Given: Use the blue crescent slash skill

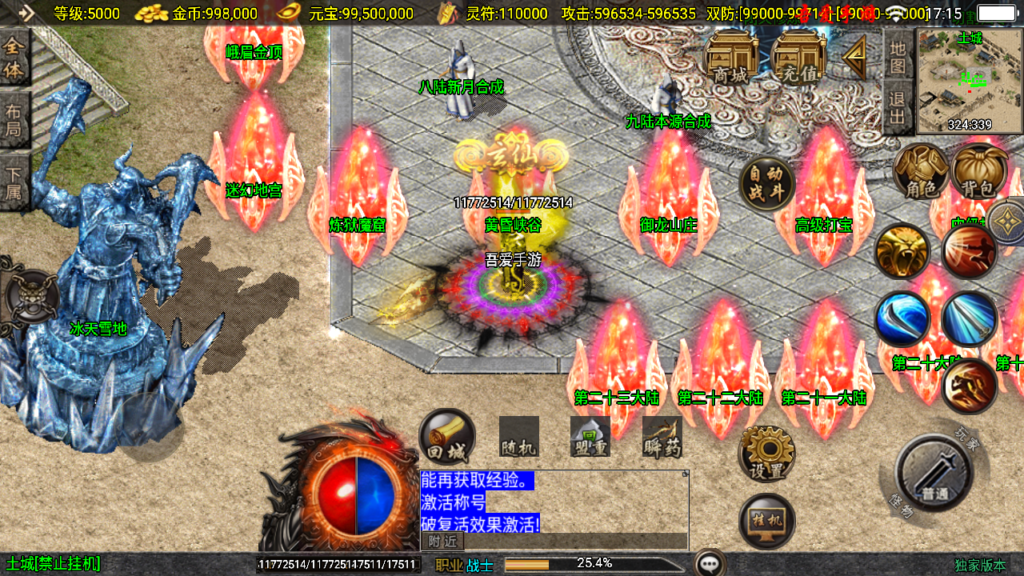Looking at the screenshot, I should pos(902,319).
